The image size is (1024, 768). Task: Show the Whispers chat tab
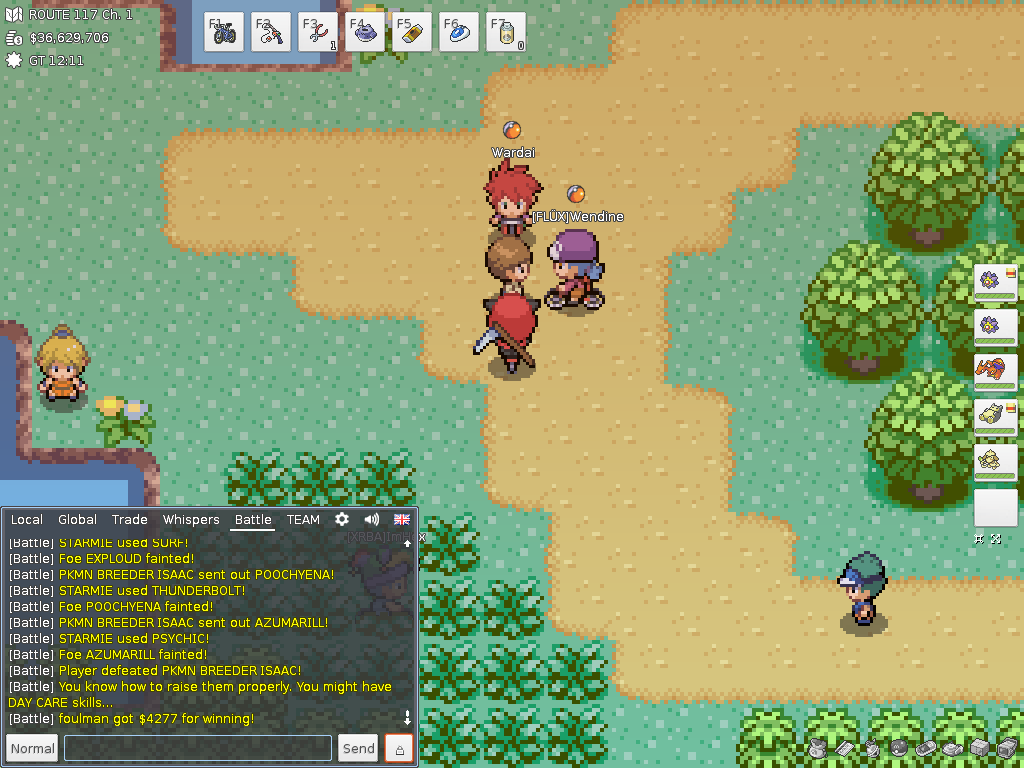pos(191,520)
